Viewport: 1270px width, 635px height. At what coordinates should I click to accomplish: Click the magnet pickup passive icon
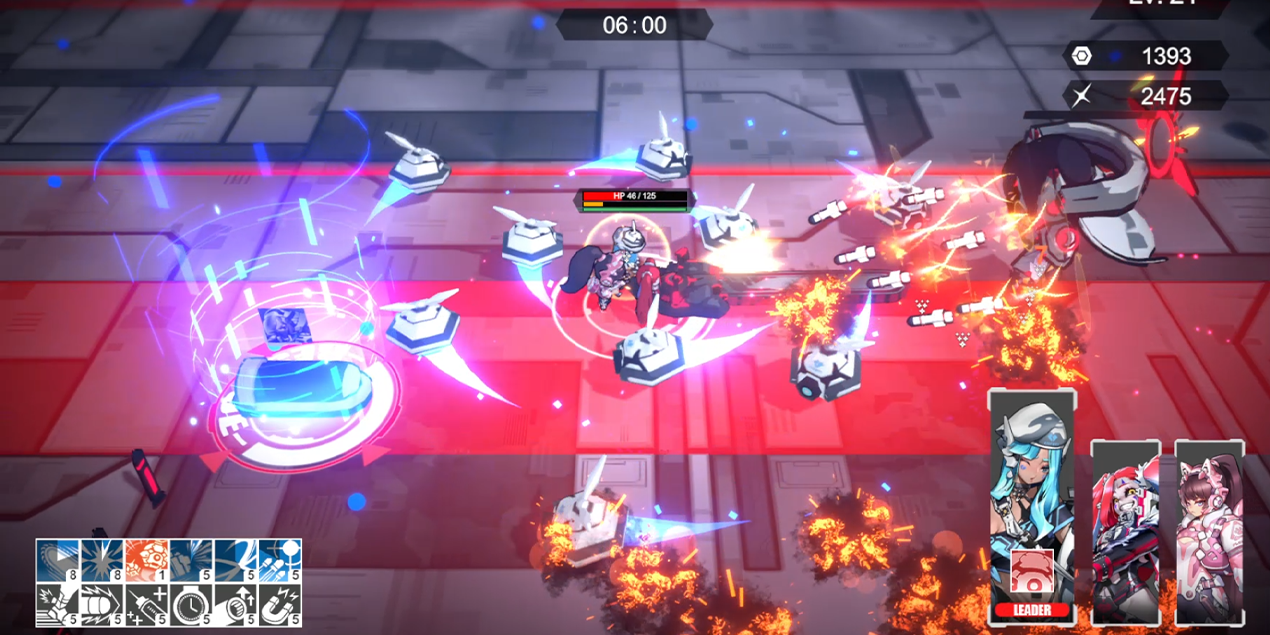pos(280,605)
